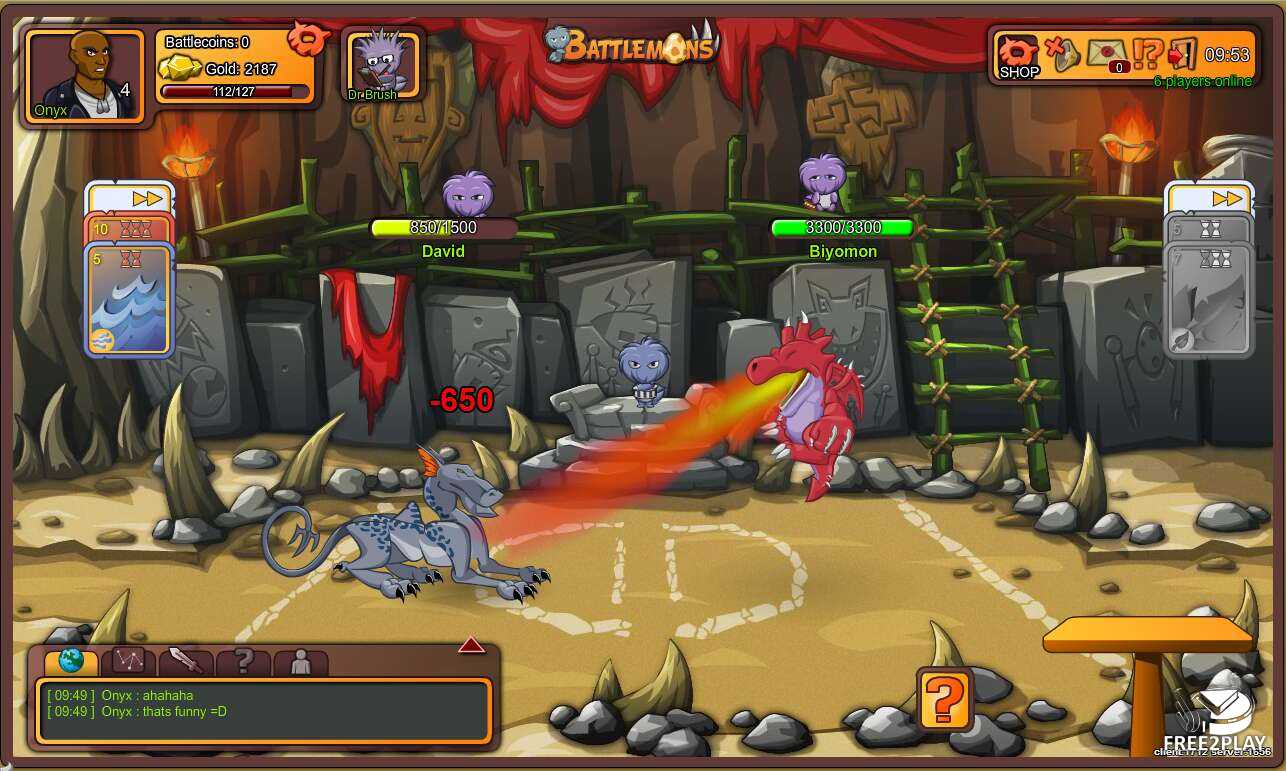Click the red pig Battlecoins icon
This screenshot has height=771, width=1286.
coord(308,39)
